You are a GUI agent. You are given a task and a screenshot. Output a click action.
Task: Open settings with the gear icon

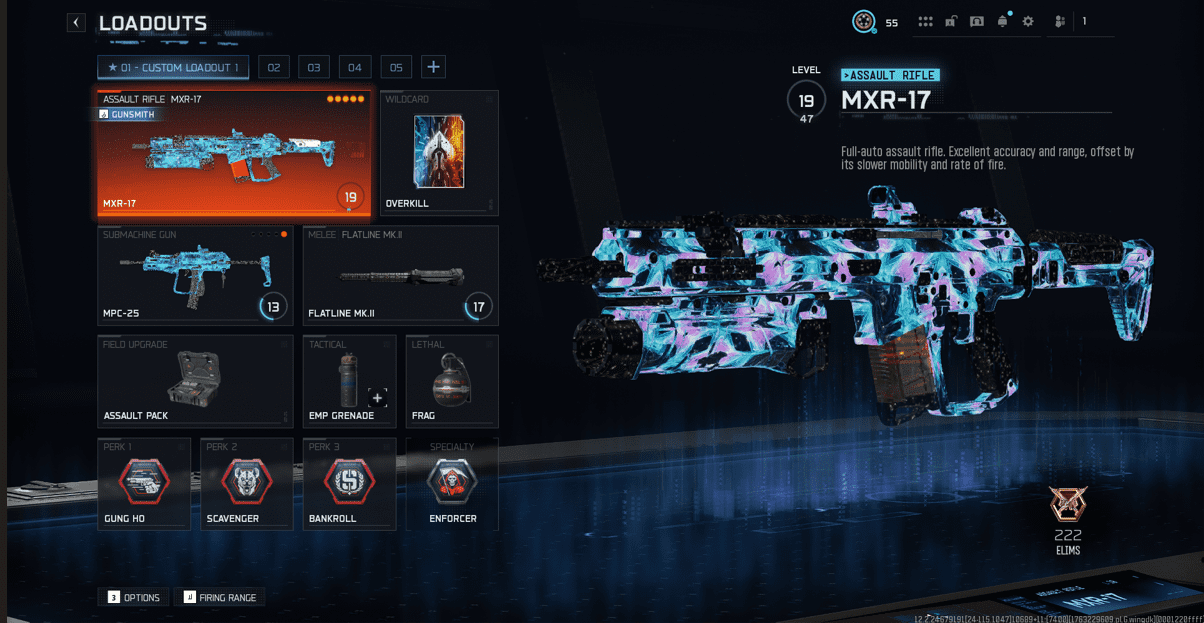click(1028, 22)
